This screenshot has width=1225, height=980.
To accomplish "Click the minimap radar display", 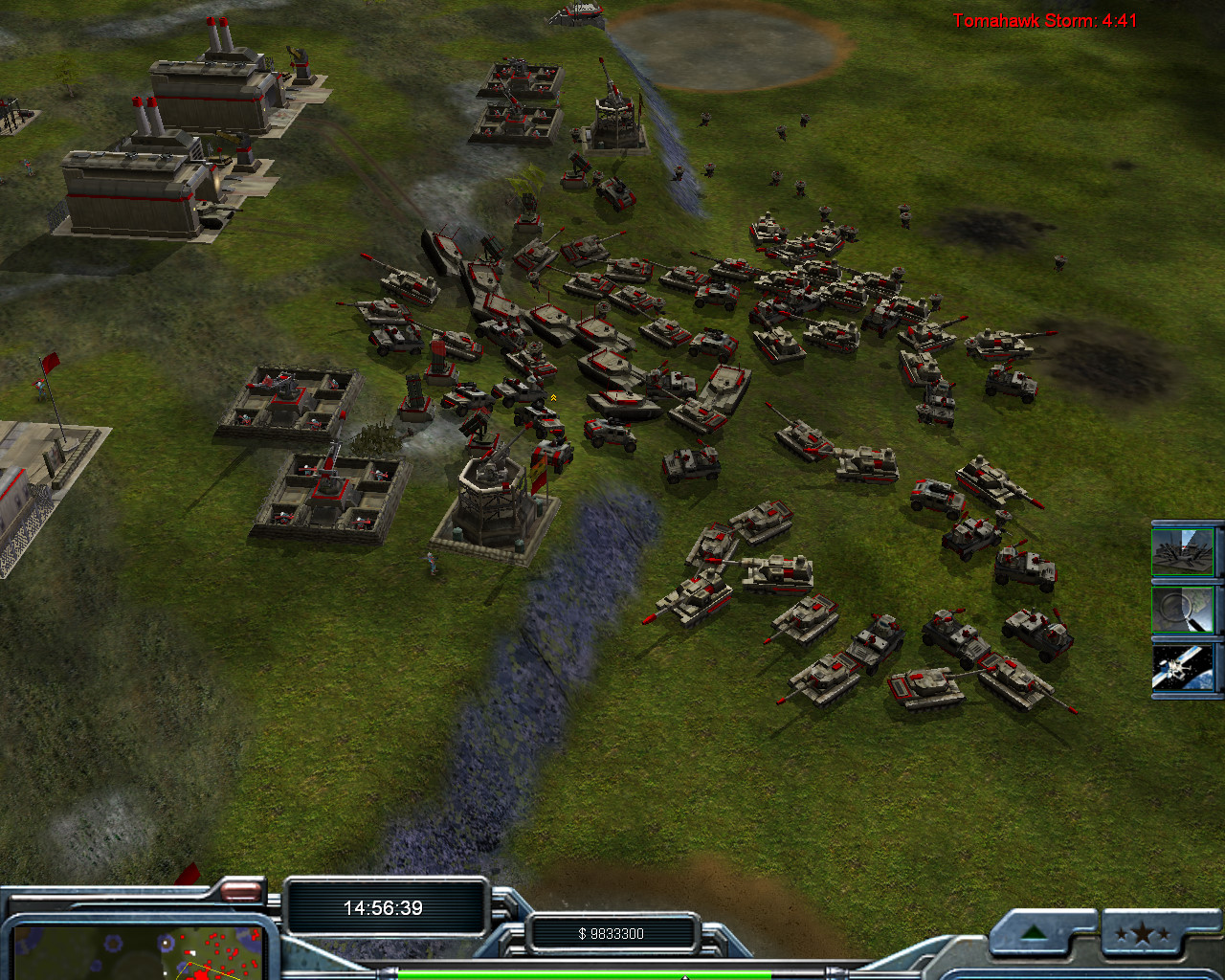I will 134,951.
